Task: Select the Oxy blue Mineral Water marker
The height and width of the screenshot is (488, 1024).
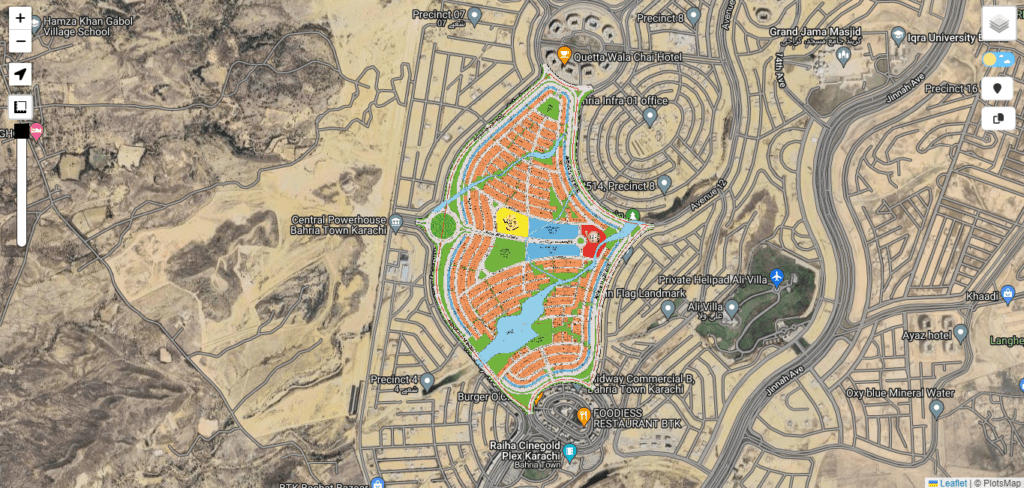Action: point(935,408)
